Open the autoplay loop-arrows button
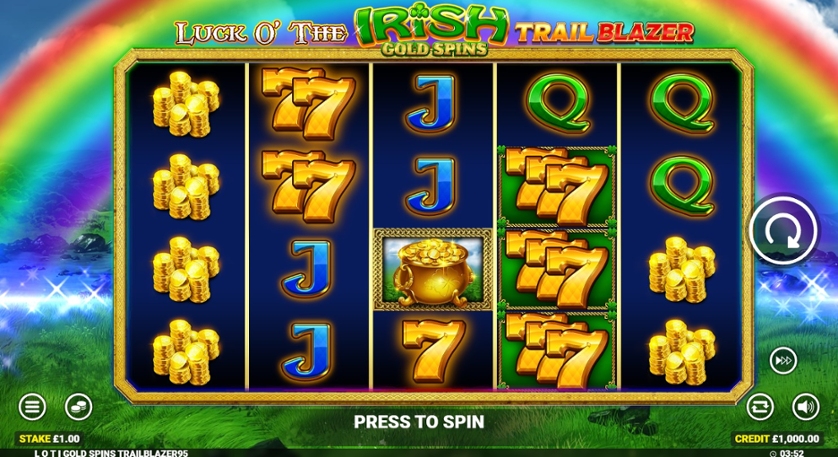The width and height of the screenshot is (838, 457). click(x=760, y=407)
